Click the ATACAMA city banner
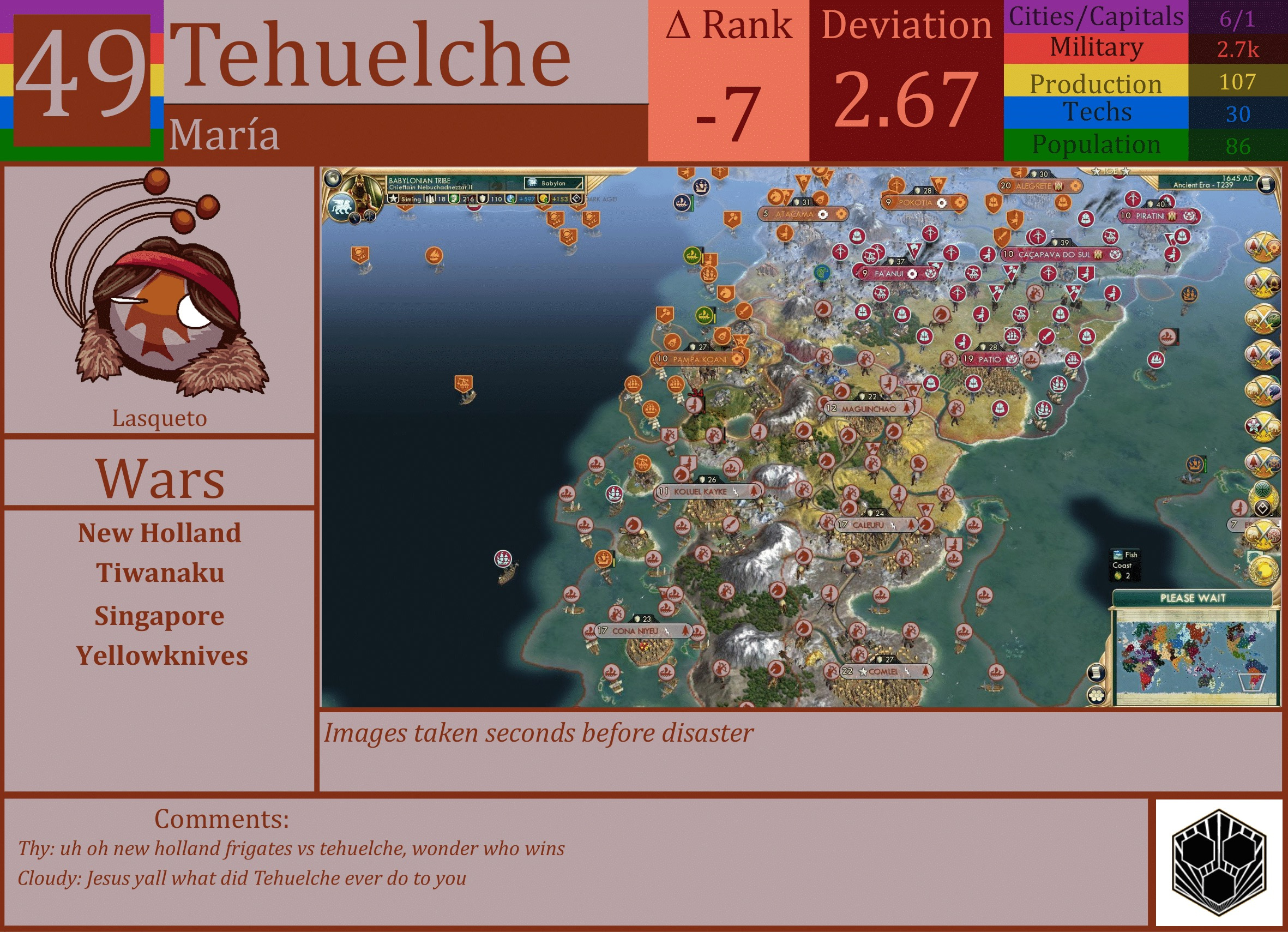Screen dimensions: 1288x932 tap(804, 214)
